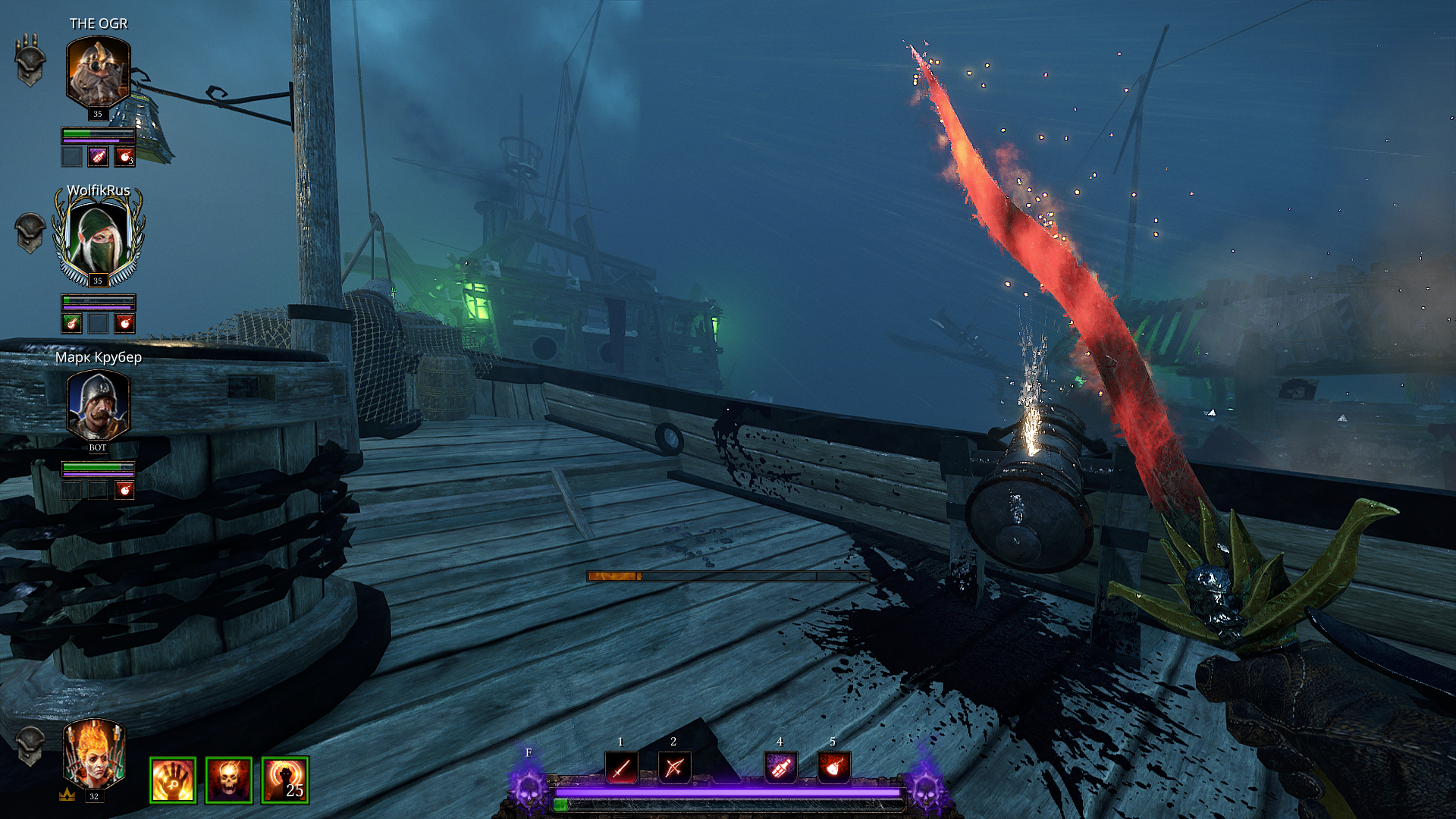Click WolfikRus's bomb icon
This screenshot has height=819, width=1456.
click(124, 324)
